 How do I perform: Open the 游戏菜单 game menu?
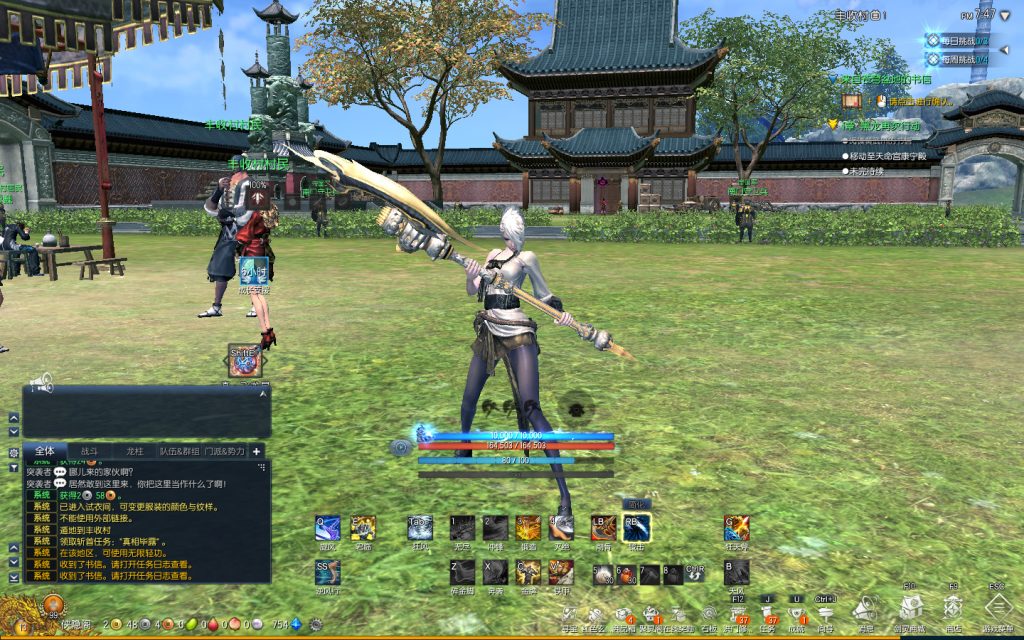[1000, 608]
